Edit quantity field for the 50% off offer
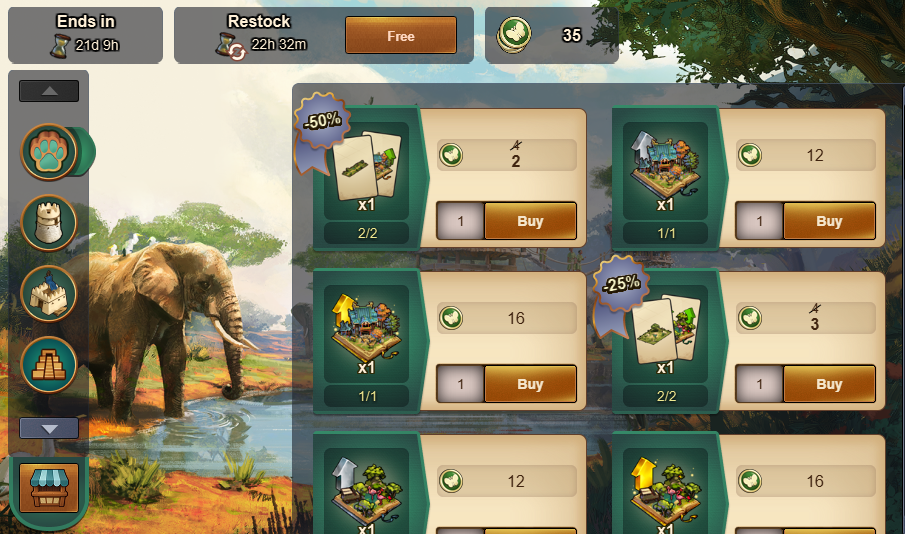The image size is (905, 534). click(x=460, y=221)
